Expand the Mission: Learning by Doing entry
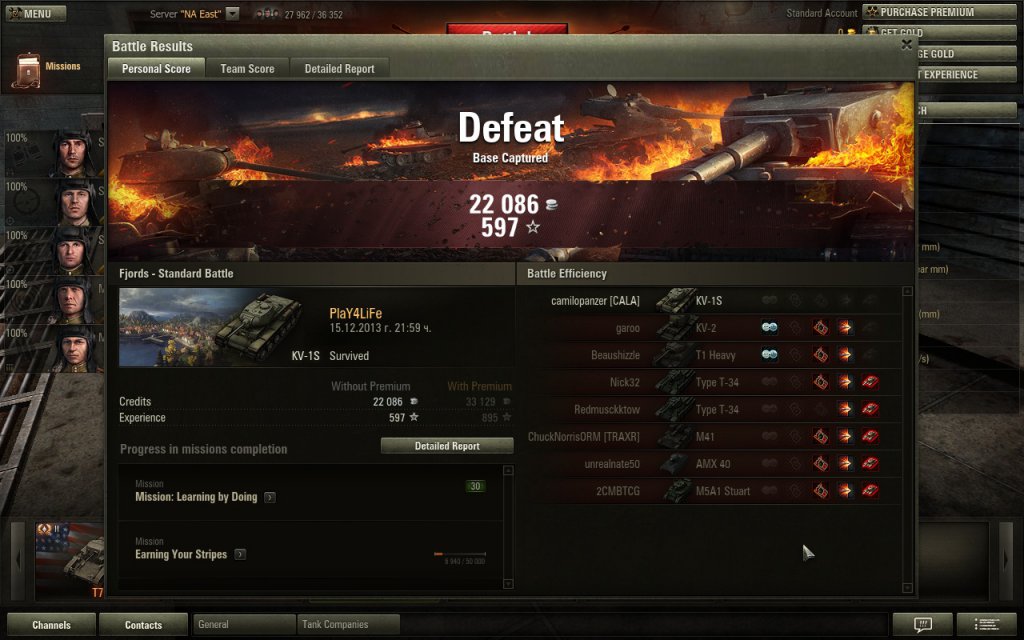 tap(270, 497)
